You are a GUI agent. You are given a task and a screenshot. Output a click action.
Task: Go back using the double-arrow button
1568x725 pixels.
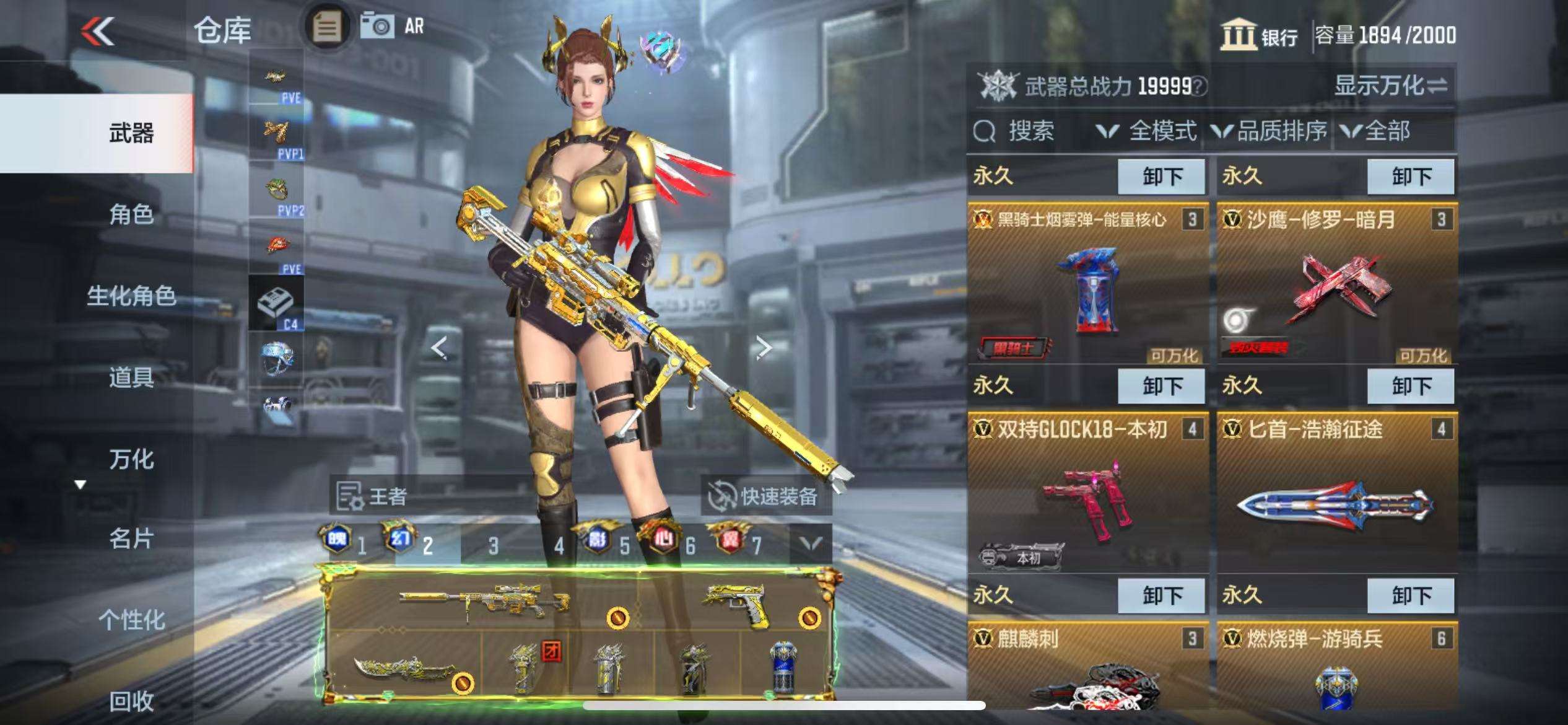pyautogui.click(x=98, y=31)
